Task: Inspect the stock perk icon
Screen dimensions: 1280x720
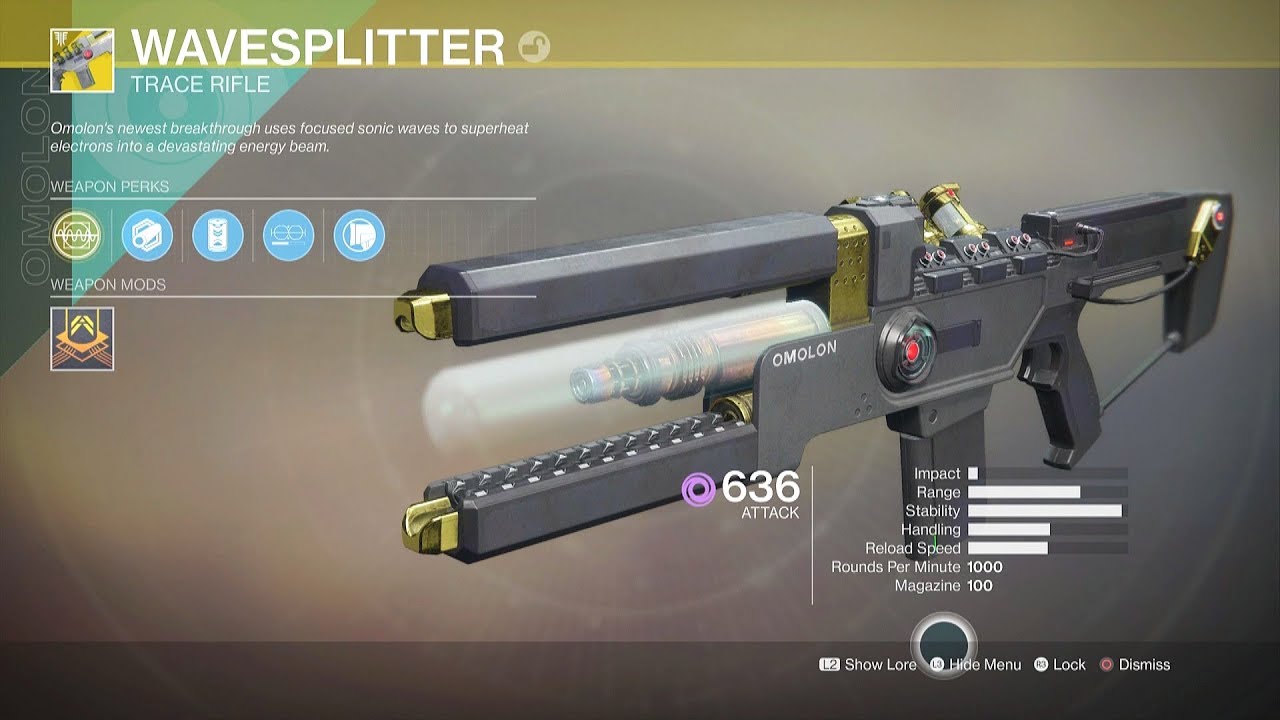Action: 359,236
